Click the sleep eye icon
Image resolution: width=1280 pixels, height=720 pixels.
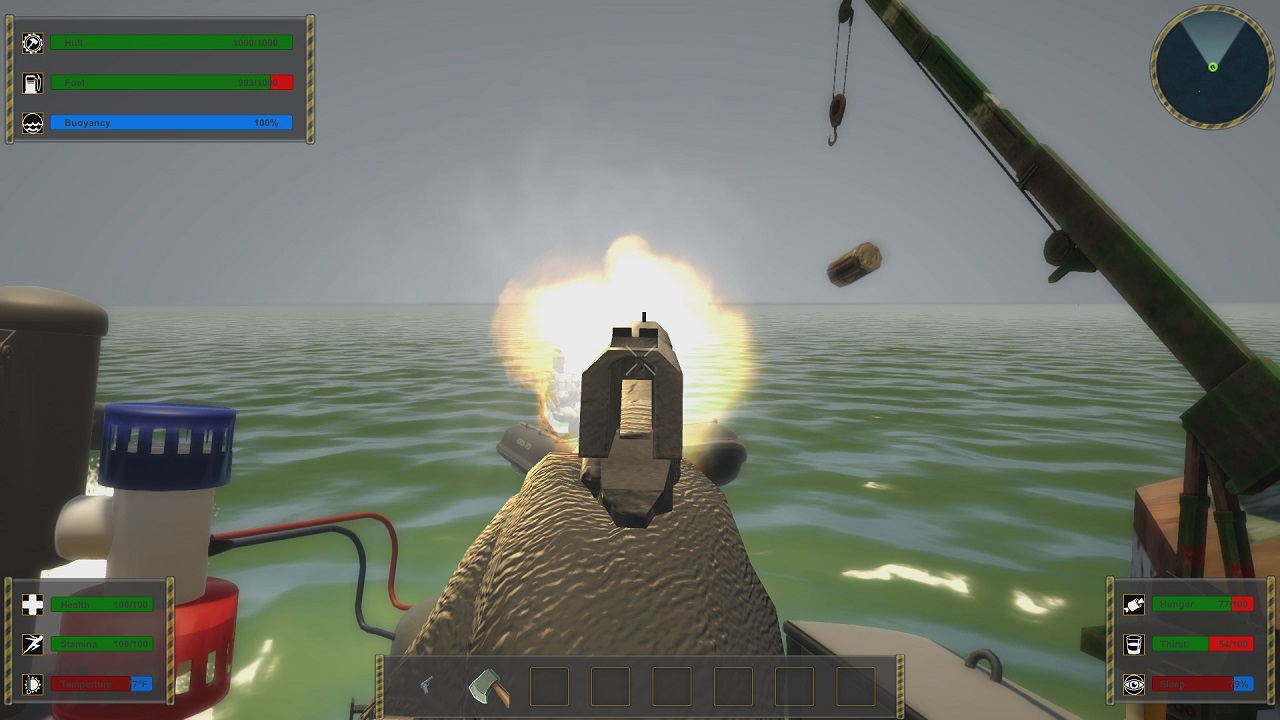click(1133, 684)
